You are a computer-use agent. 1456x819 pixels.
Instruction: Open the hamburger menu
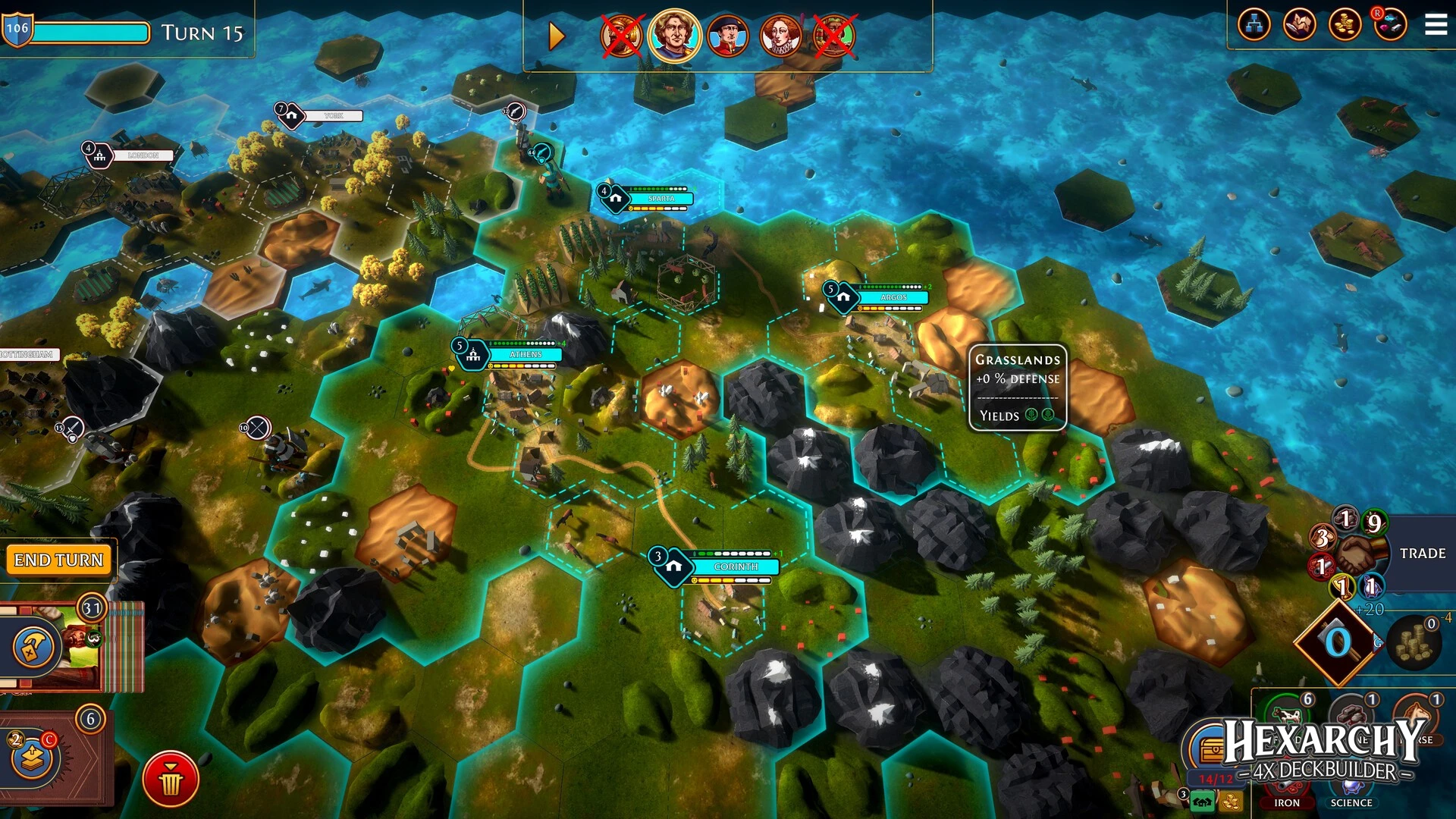(x=1436, y=25)
